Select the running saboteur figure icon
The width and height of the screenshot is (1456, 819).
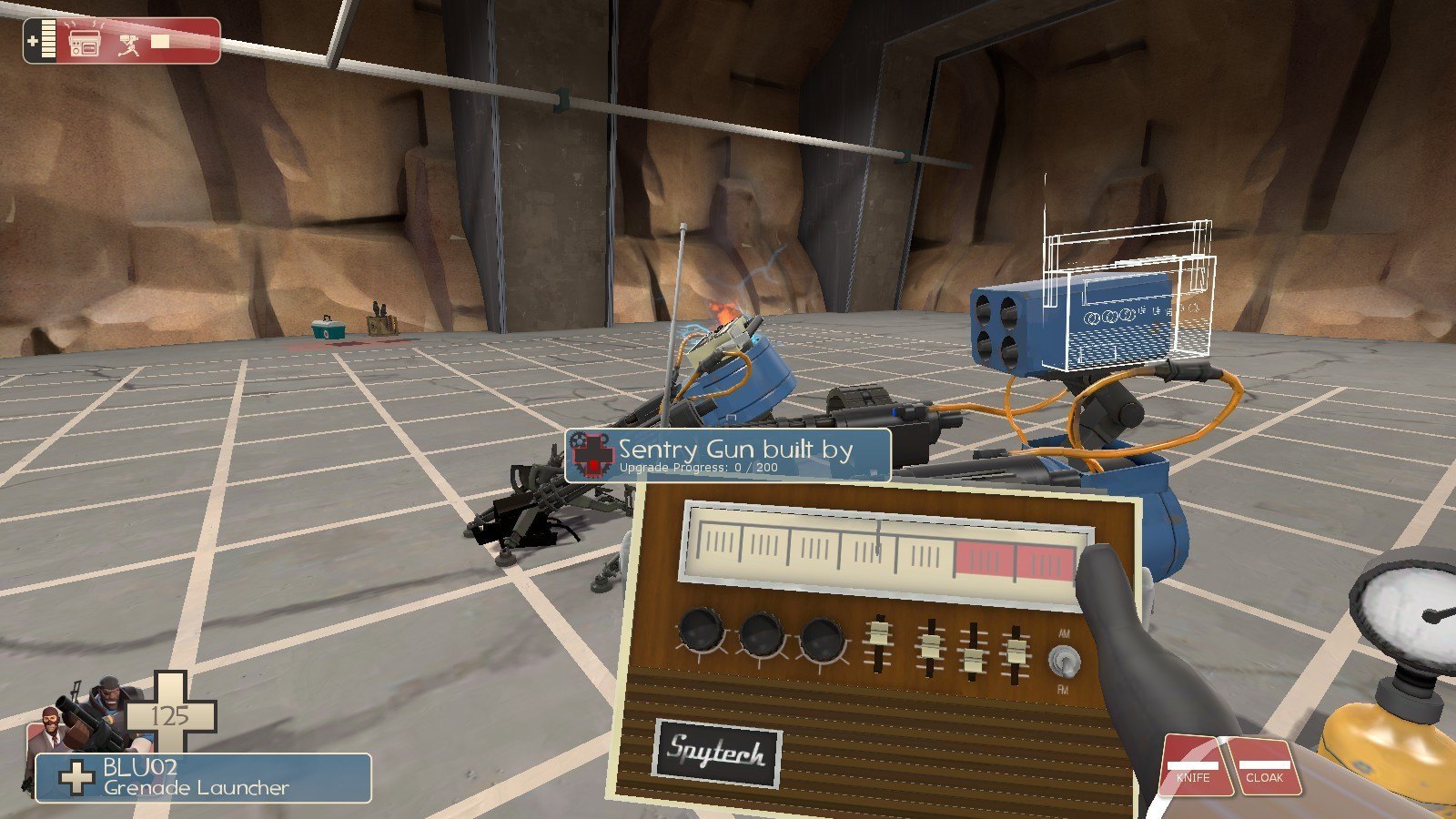(x=128, y=43)
